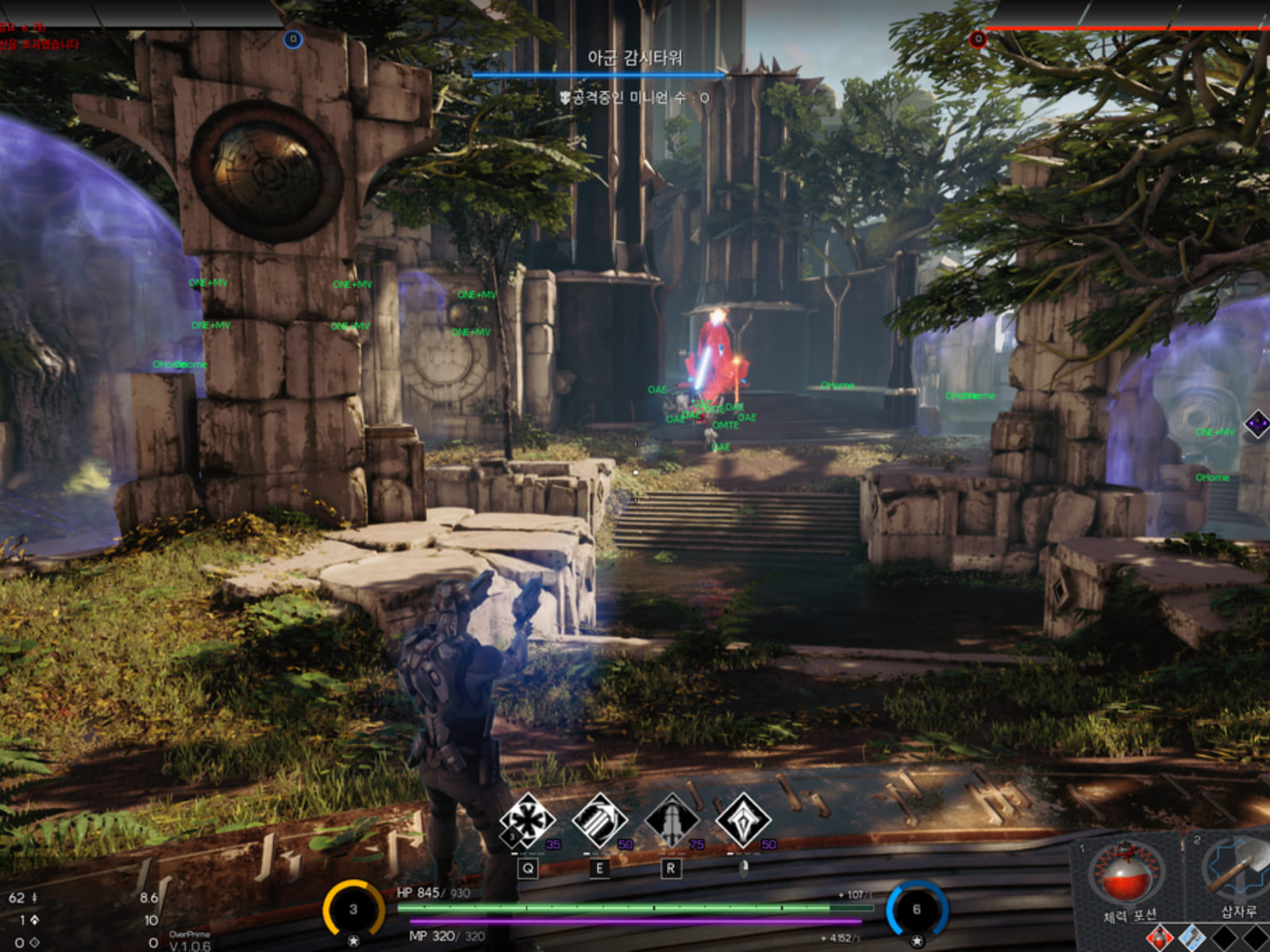The image size is (1270, 952).
Task: Select the yellow level 3 ring
Action: (x=353, y=909)
